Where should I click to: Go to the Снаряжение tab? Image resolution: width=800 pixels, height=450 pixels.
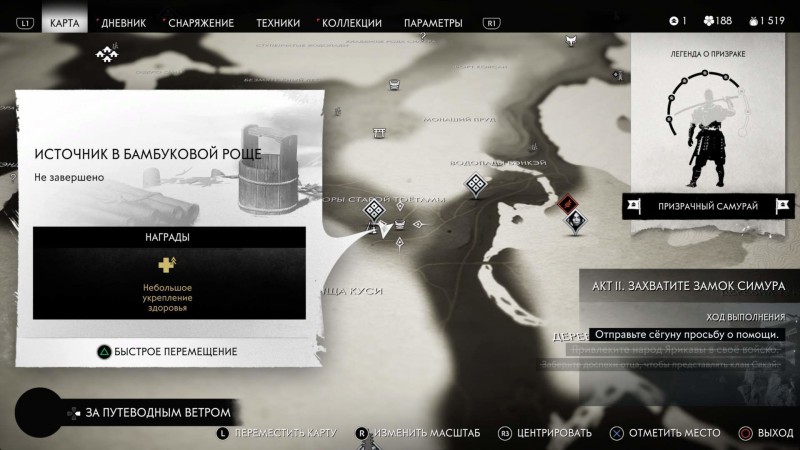tap(200, 22)
